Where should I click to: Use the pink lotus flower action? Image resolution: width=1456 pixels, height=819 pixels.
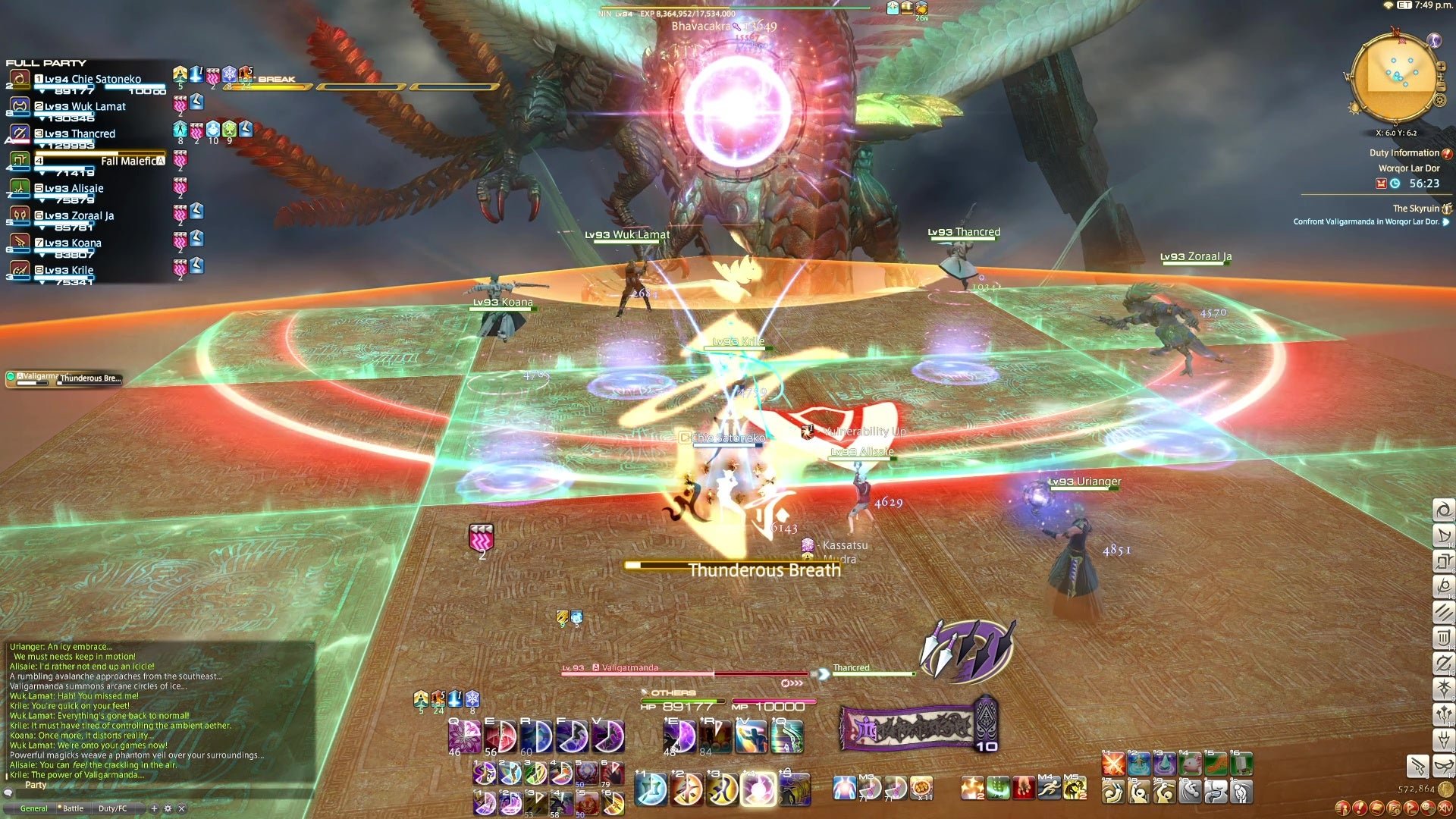click(x=464, y=736)
